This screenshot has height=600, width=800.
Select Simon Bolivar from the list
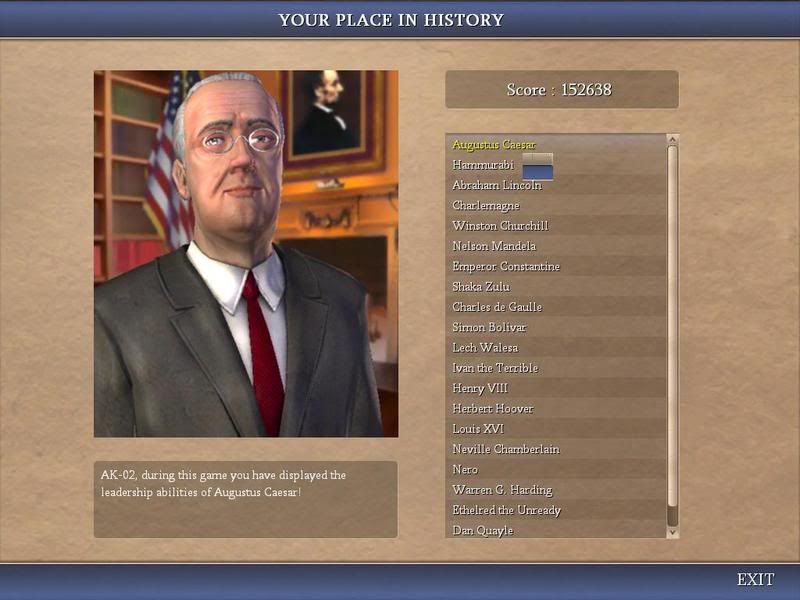click(489, 327)
